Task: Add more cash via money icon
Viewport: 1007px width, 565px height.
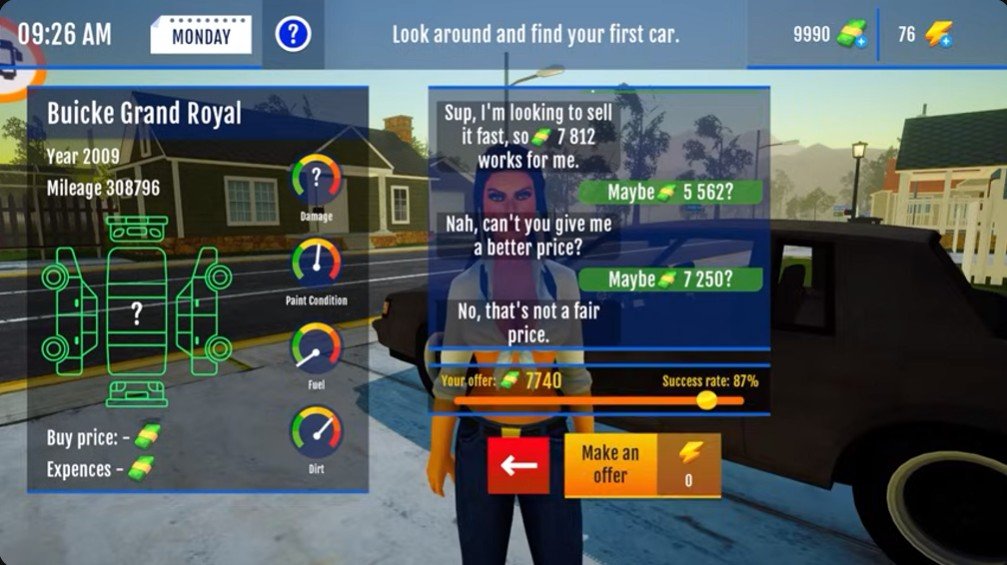Action: pos(851,35)
